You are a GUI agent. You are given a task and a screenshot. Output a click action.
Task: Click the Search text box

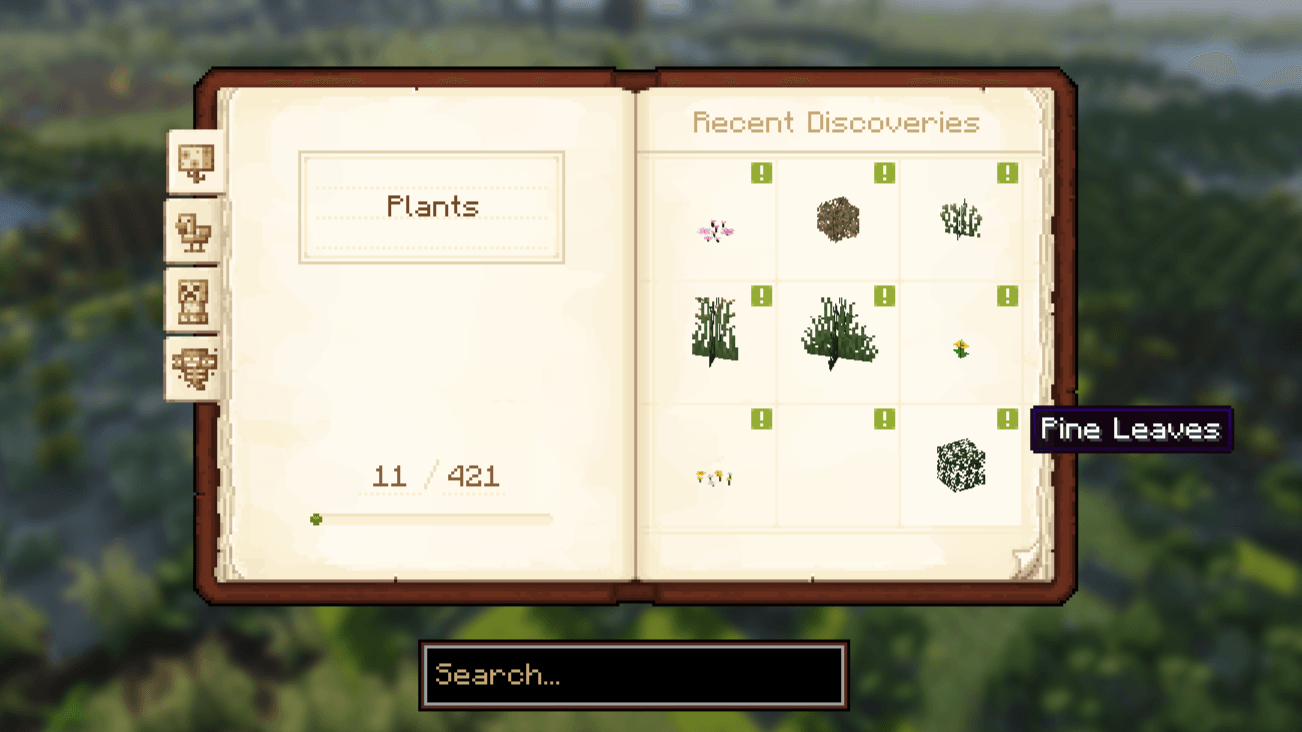(634, 675)
